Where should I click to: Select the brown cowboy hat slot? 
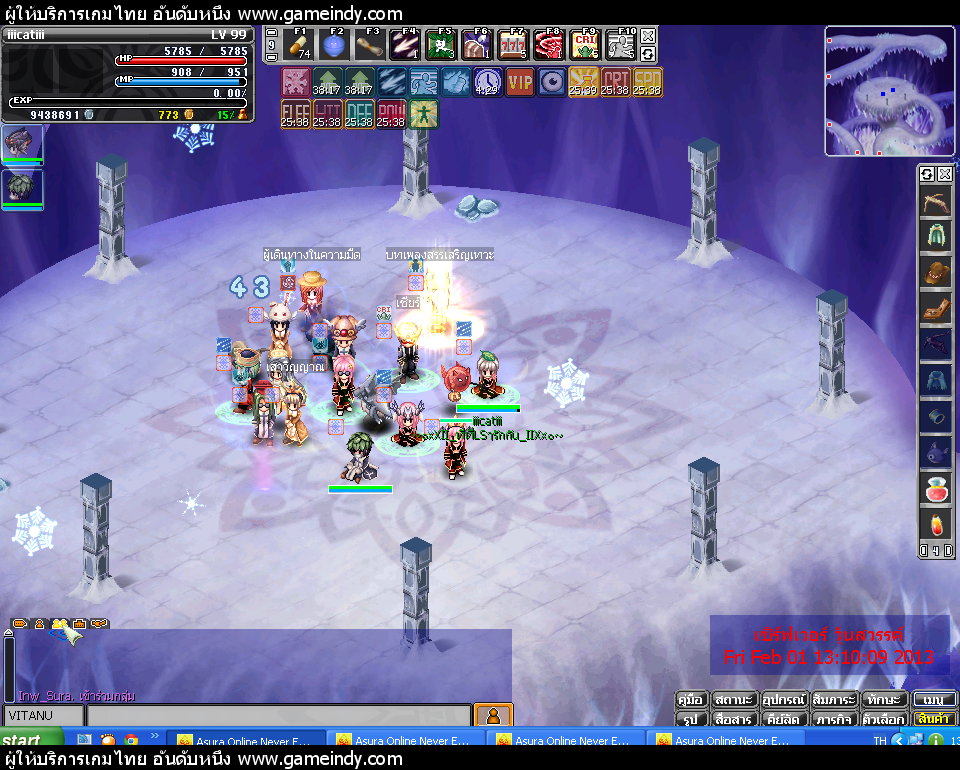pyautogui.click(x=933, y=272)
